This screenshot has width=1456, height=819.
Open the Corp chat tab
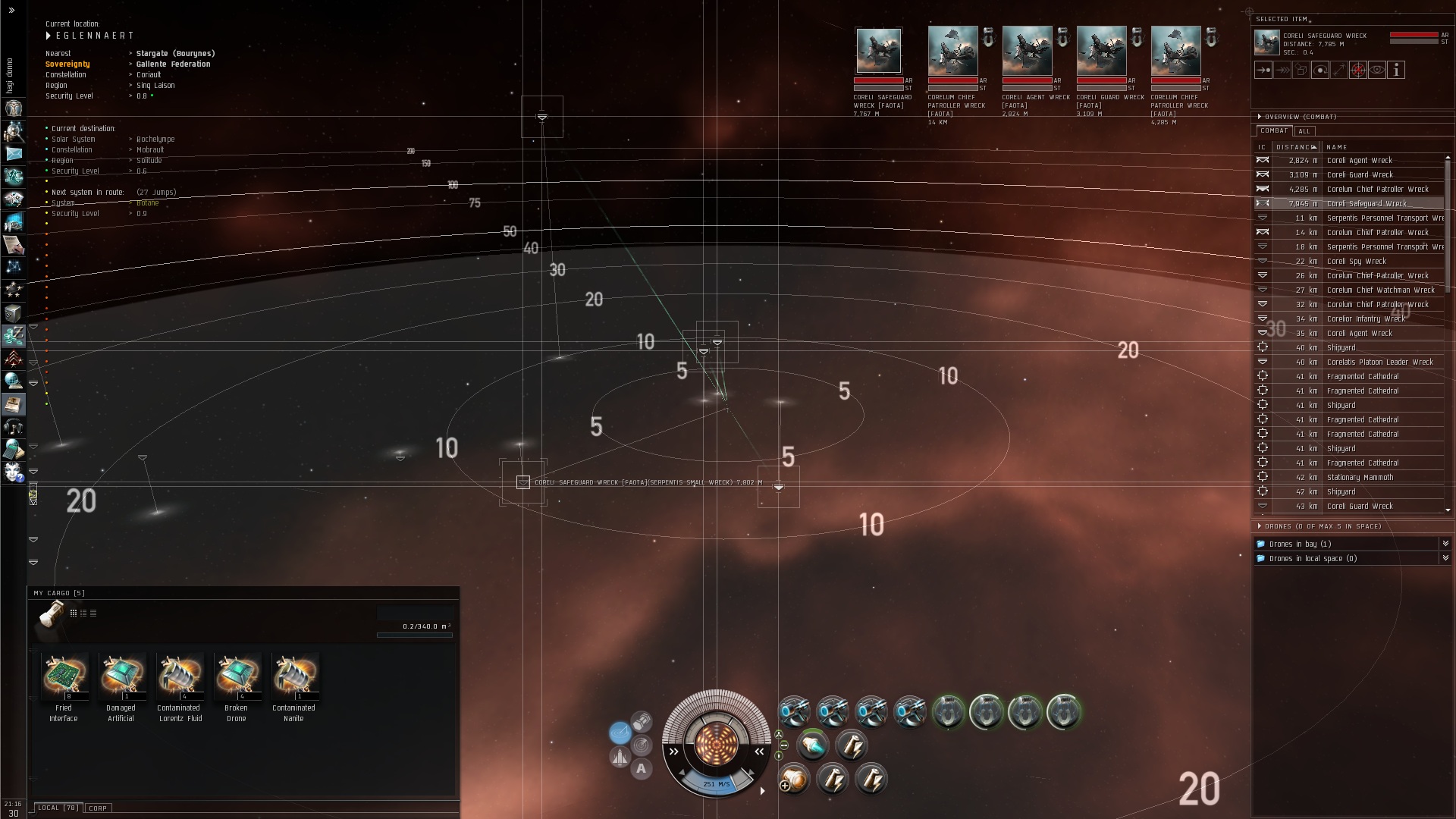pos(98,808)
